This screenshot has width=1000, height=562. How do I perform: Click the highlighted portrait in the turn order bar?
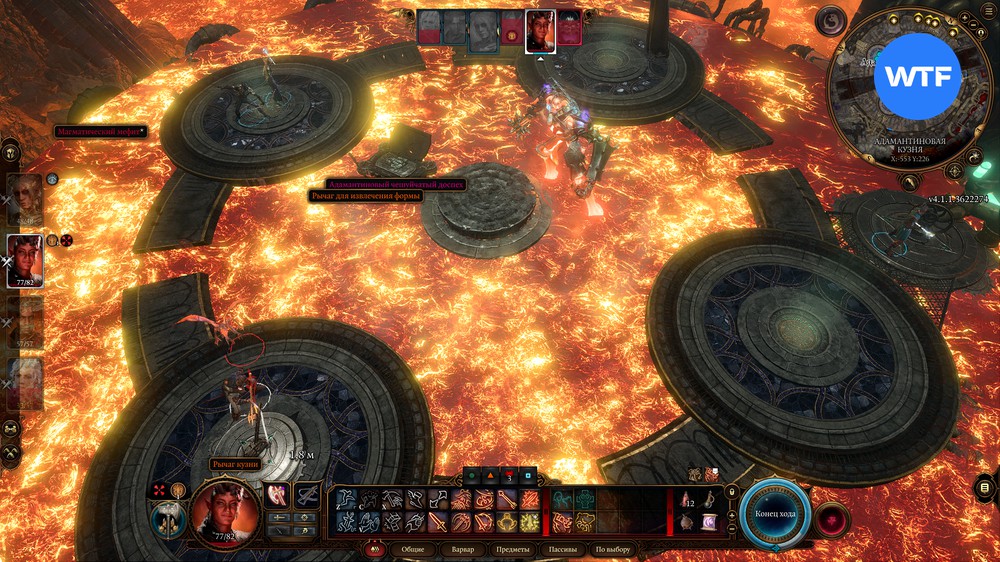point(540,28)
